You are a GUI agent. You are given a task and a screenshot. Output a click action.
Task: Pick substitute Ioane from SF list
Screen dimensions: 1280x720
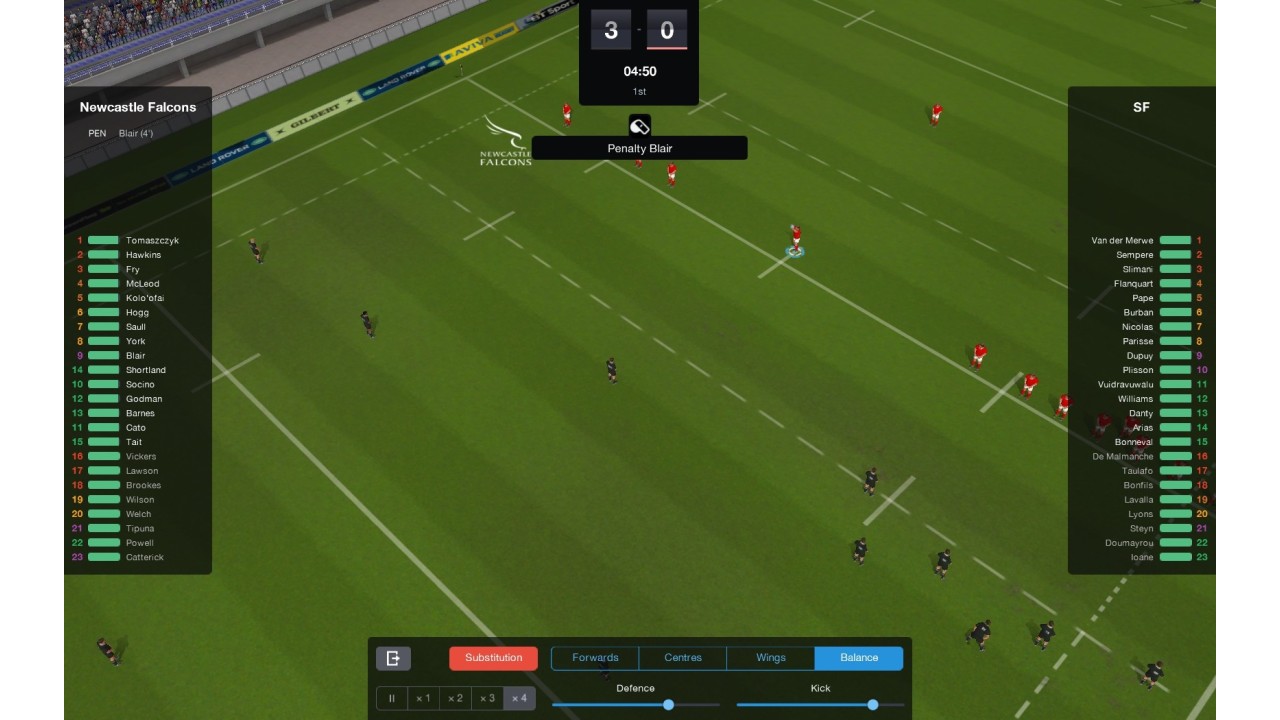coord(1142,557)
